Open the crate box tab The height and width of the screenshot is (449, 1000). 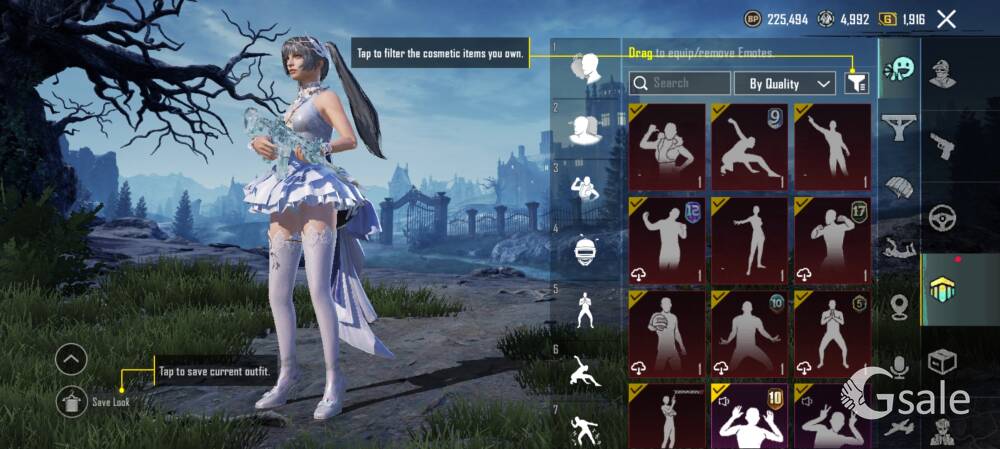tap(942, 360)
